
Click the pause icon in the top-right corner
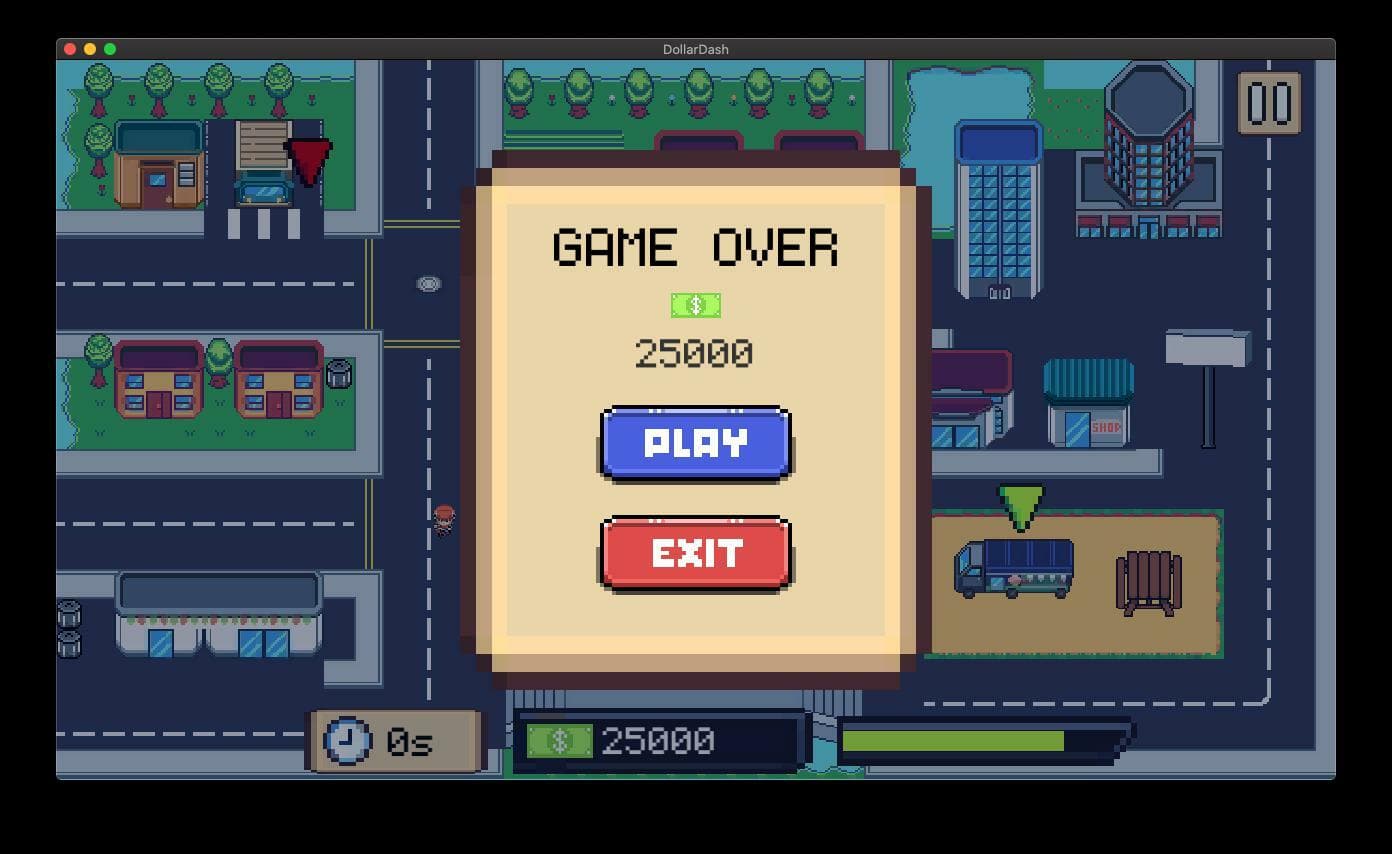pyautogui.click(x=1271, y=103)
